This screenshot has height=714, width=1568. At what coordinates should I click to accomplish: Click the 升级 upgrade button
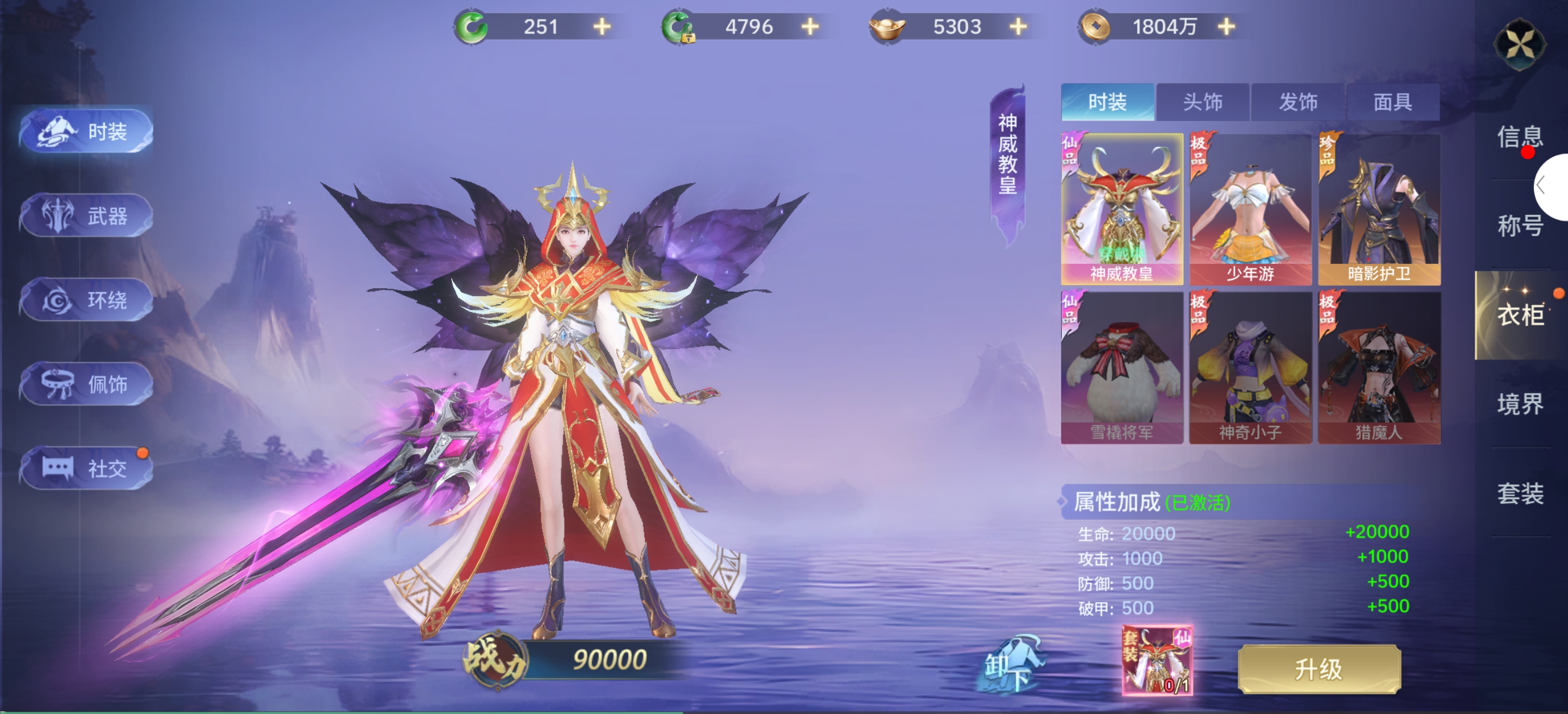1319,669
